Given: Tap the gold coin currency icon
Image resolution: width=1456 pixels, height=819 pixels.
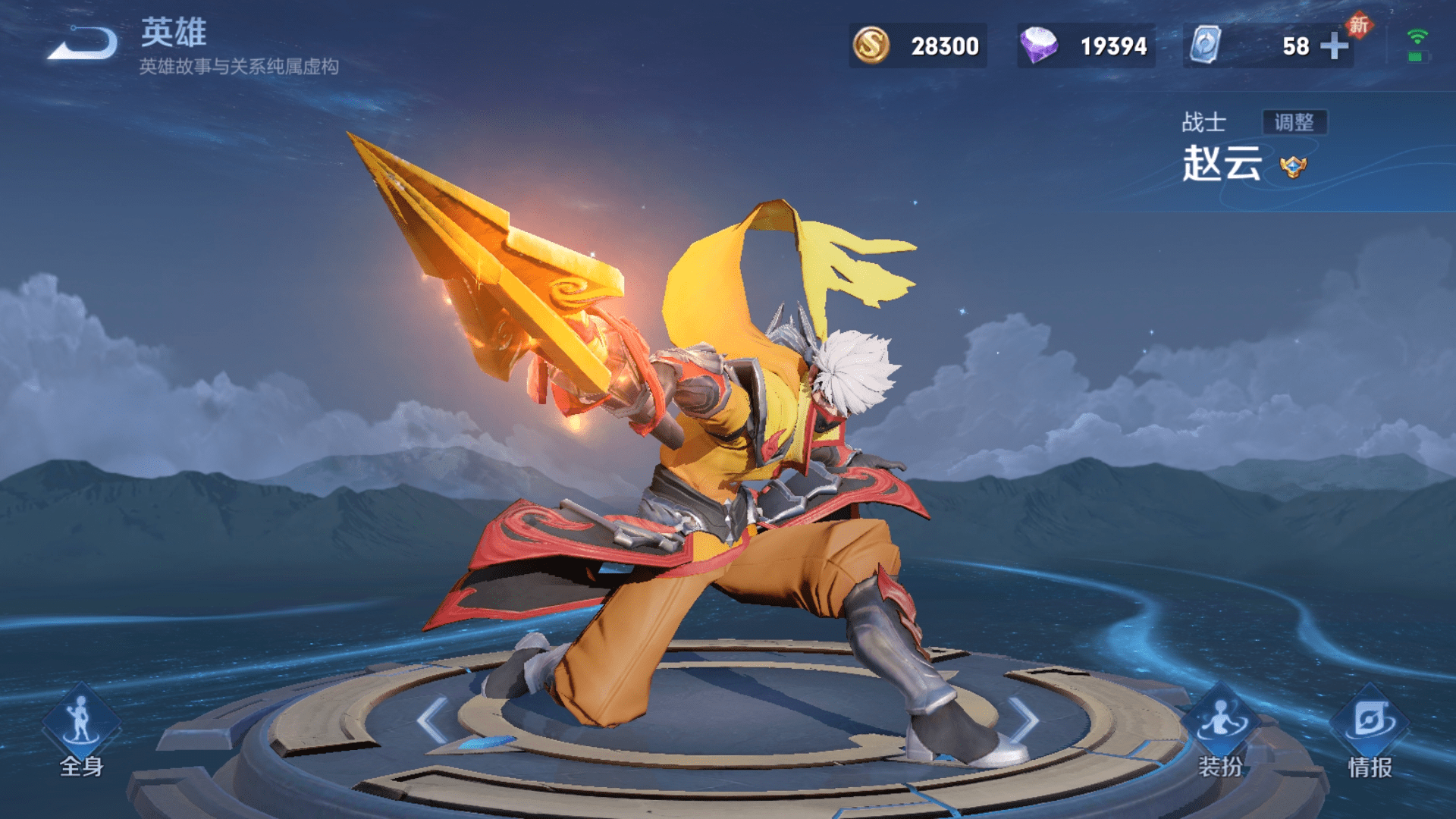Looking at the screenshot, I should 871,45.
